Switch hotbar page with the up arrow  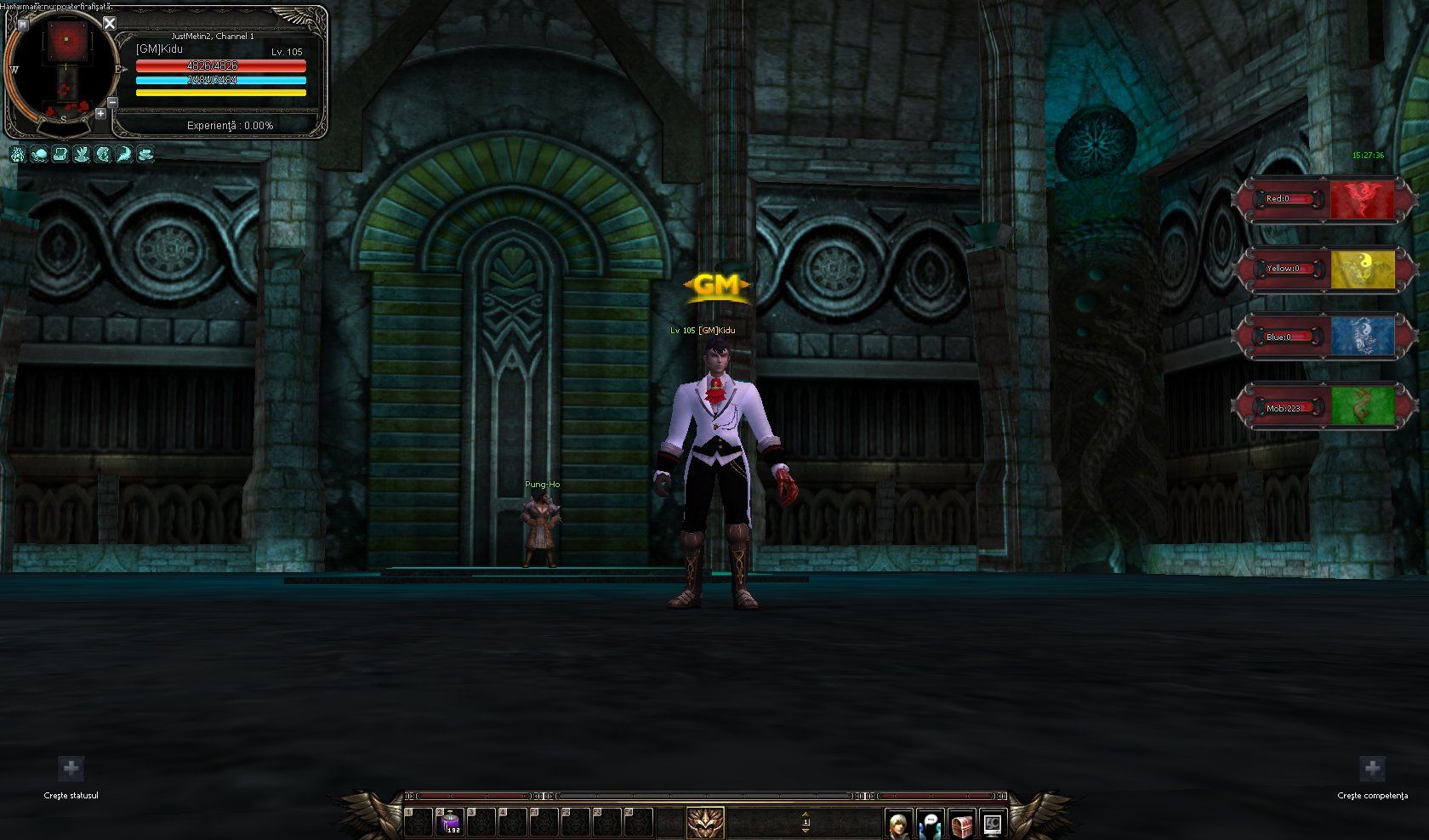click(x=806, y=814)
